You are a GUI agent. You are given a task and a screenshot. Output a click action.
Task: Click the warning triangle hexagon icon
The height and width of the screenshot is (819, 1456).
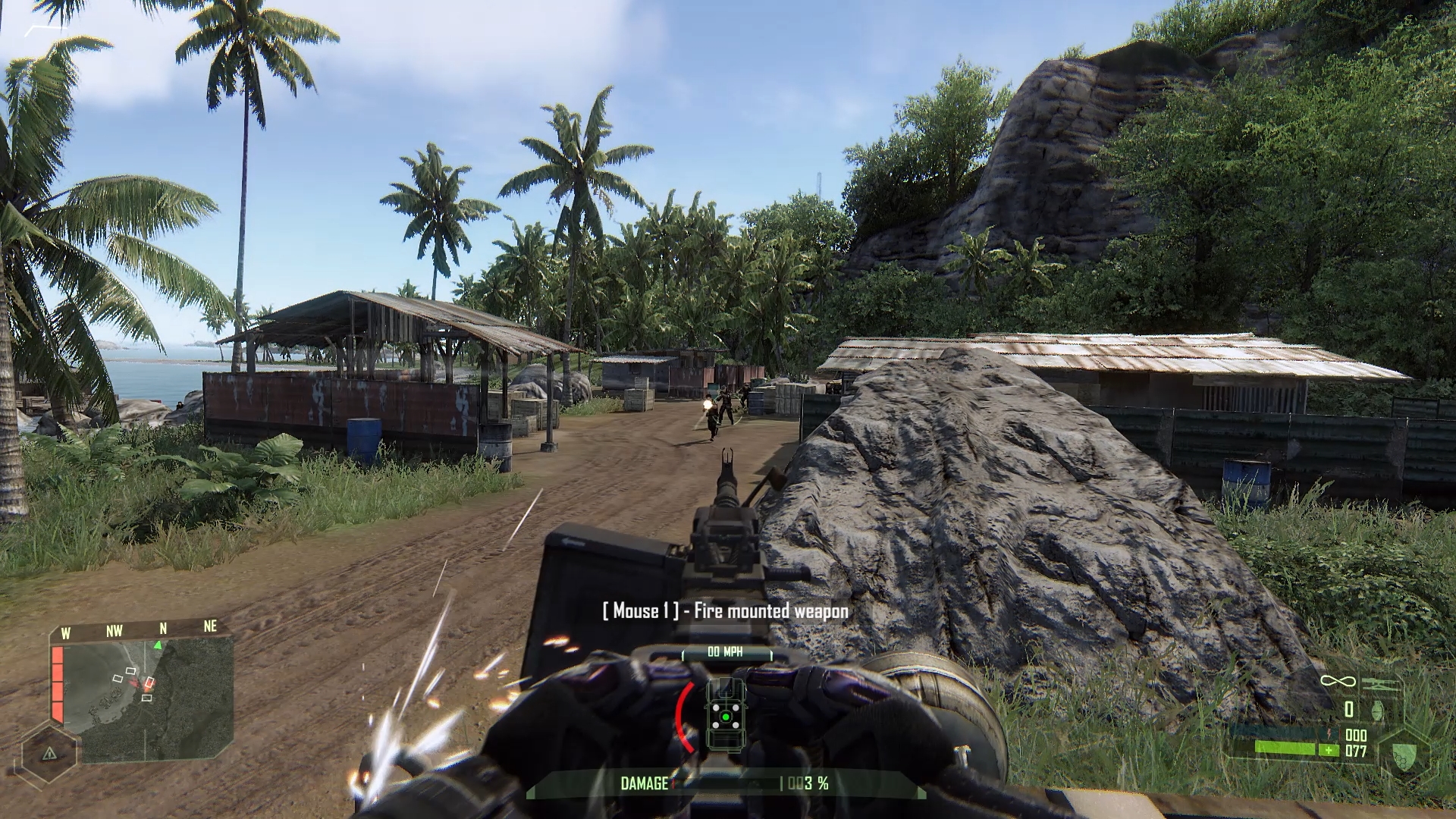point(49,753)
